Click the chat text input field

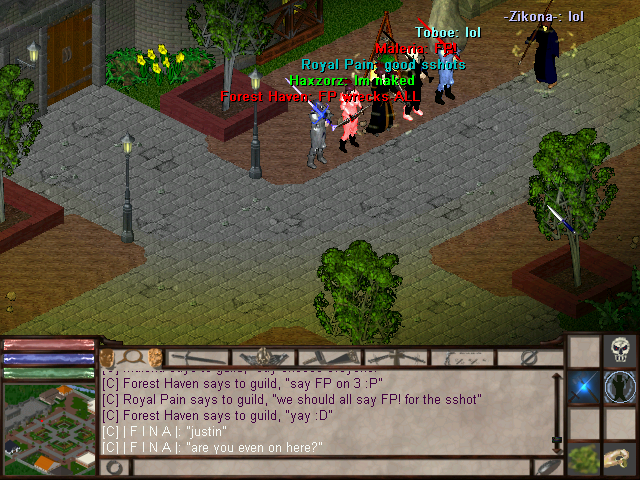(330, 467)
